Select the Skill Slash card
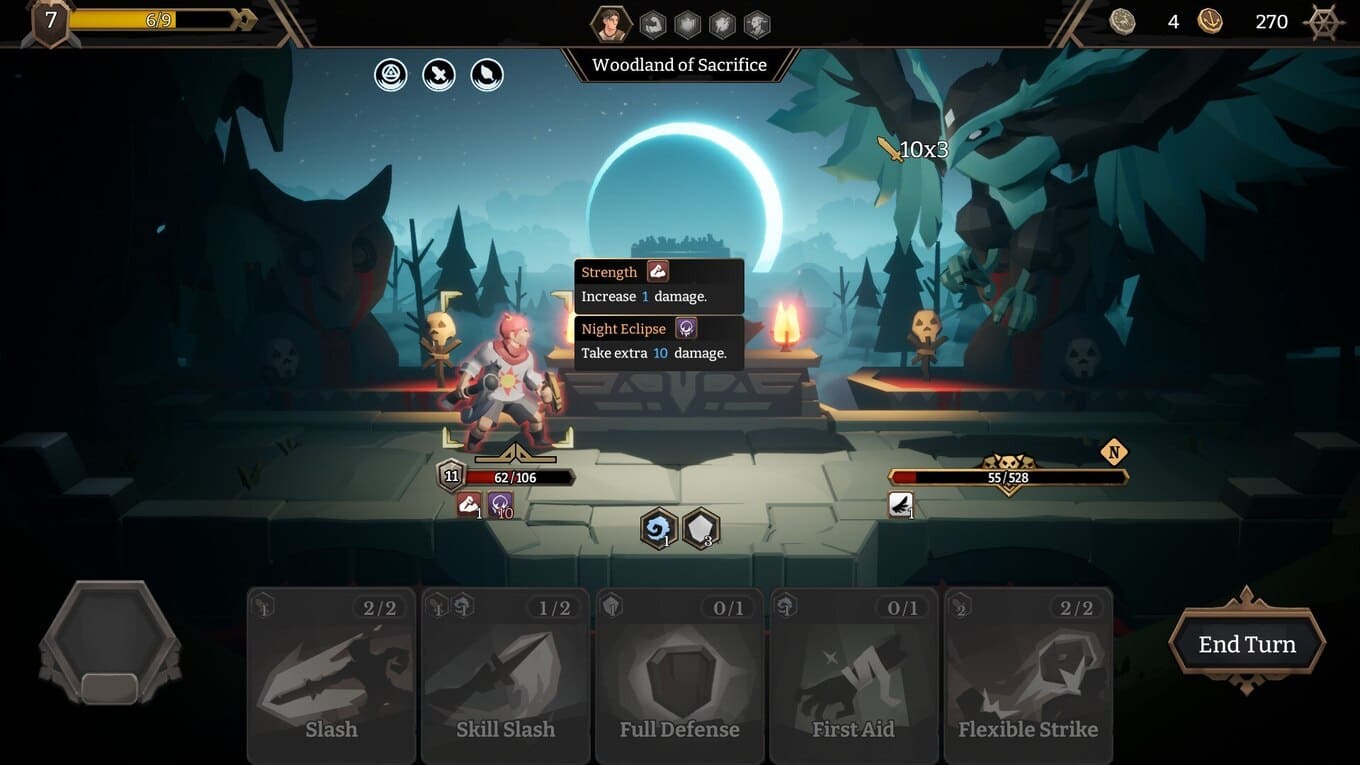This screenshot has height=765, width=1360. click(505, 676)
